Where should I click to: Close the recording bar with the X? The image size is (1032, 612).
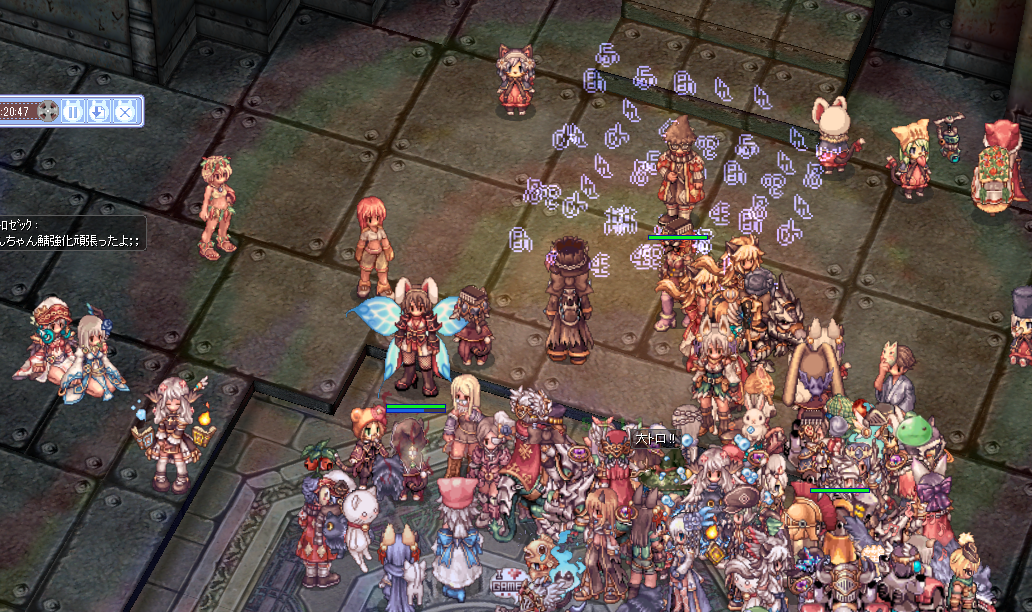pyautogui.click(x=124, y=111)
